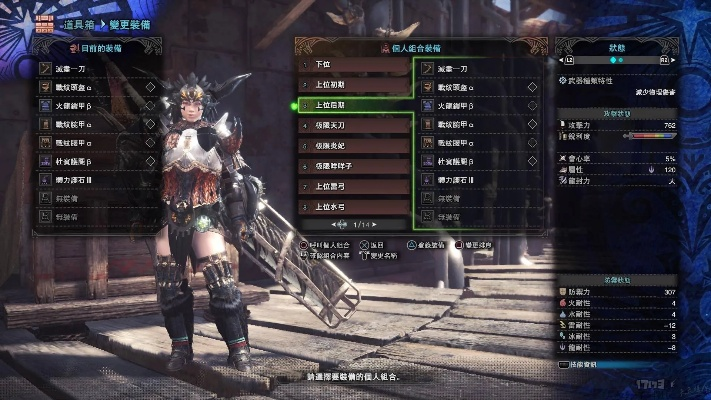The image size is (711, 400).
Task: Choose the 炎妃 loadout in row 5
Action: [354, 146]
